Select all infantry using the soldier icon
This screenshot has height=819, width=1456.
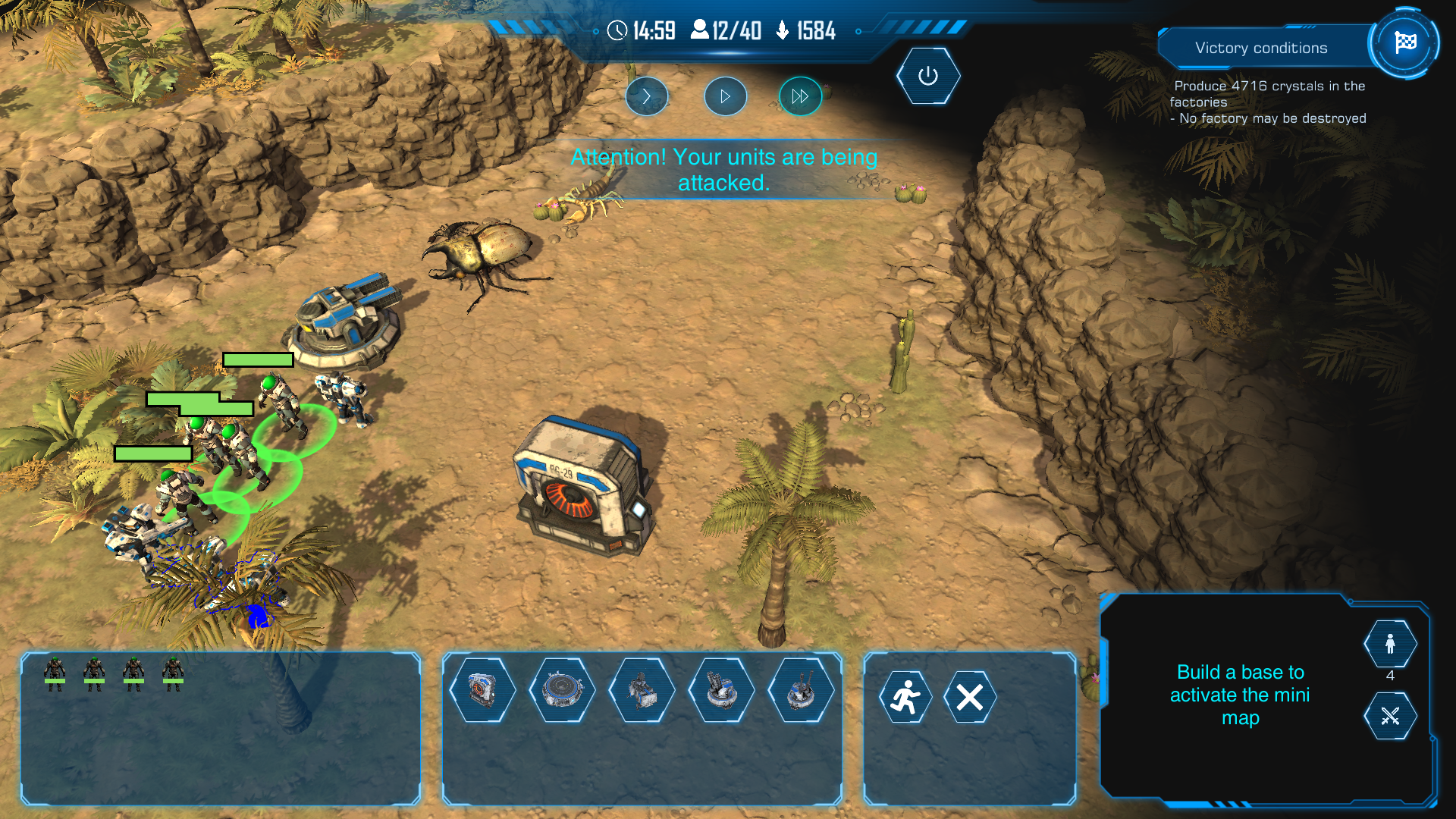coord(1389,645)
